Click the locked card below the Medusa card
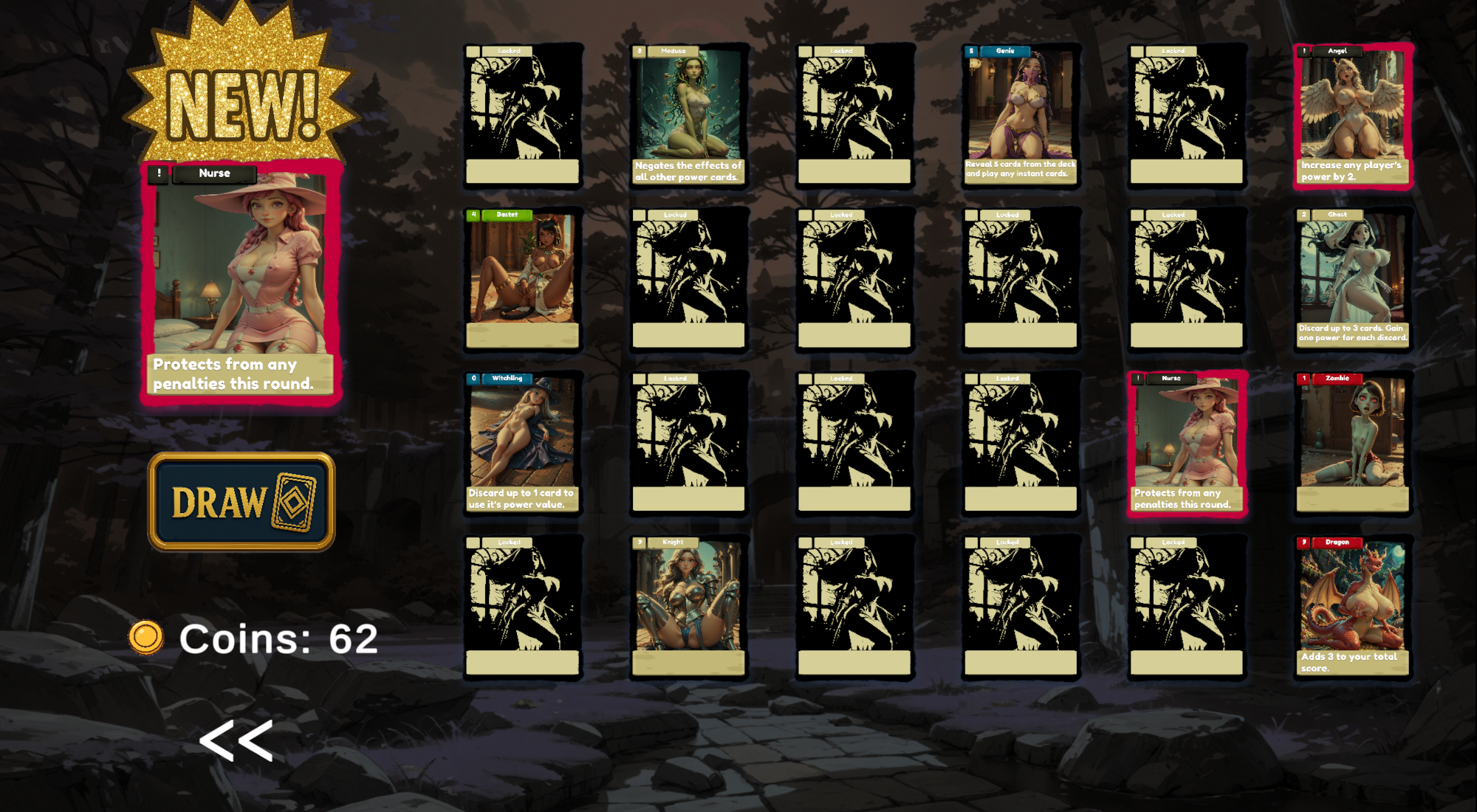Screen dimensions: 1477x812 690,281
